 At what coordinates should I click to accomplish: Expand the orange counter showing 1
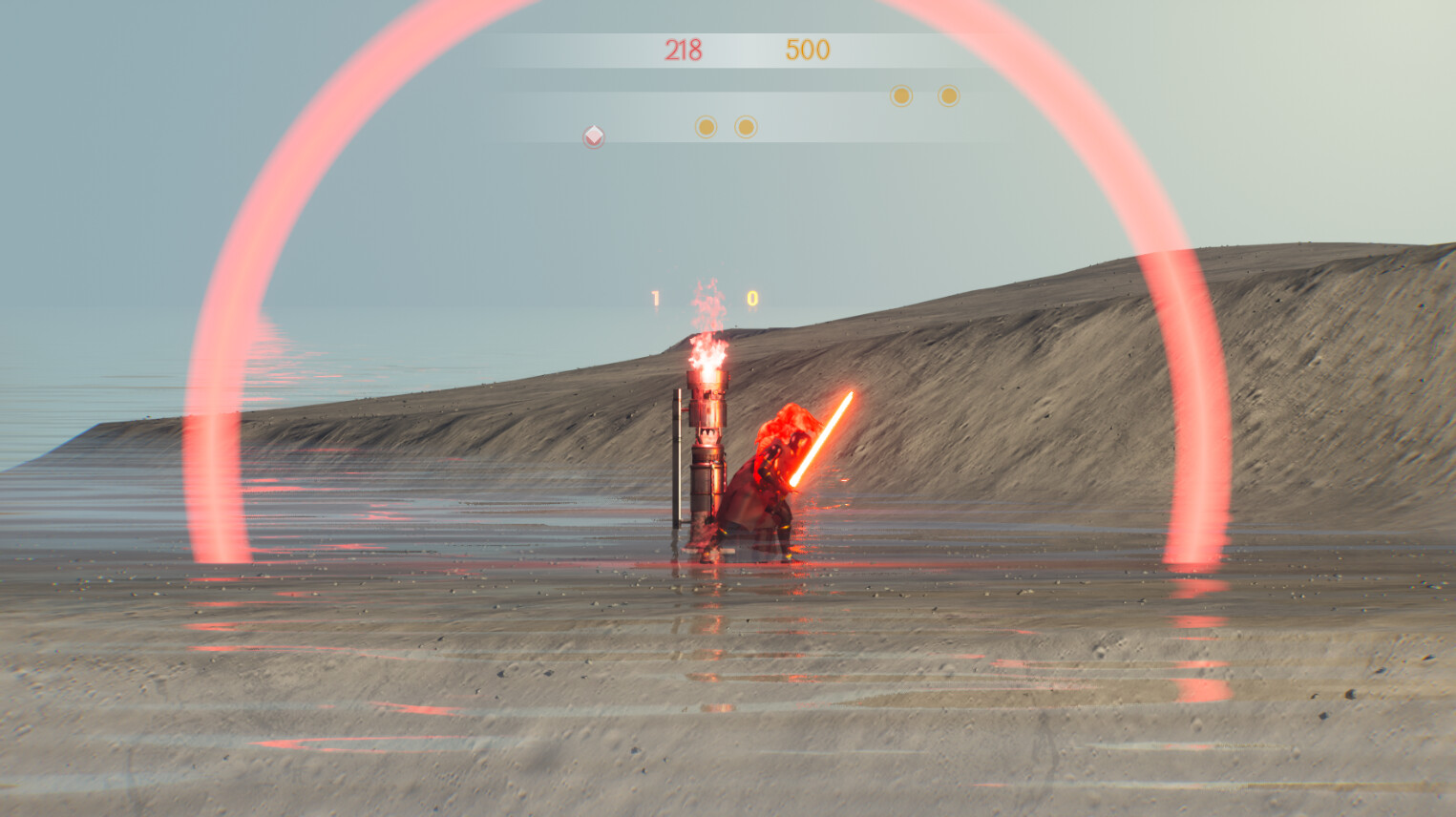tap(655, 296)
